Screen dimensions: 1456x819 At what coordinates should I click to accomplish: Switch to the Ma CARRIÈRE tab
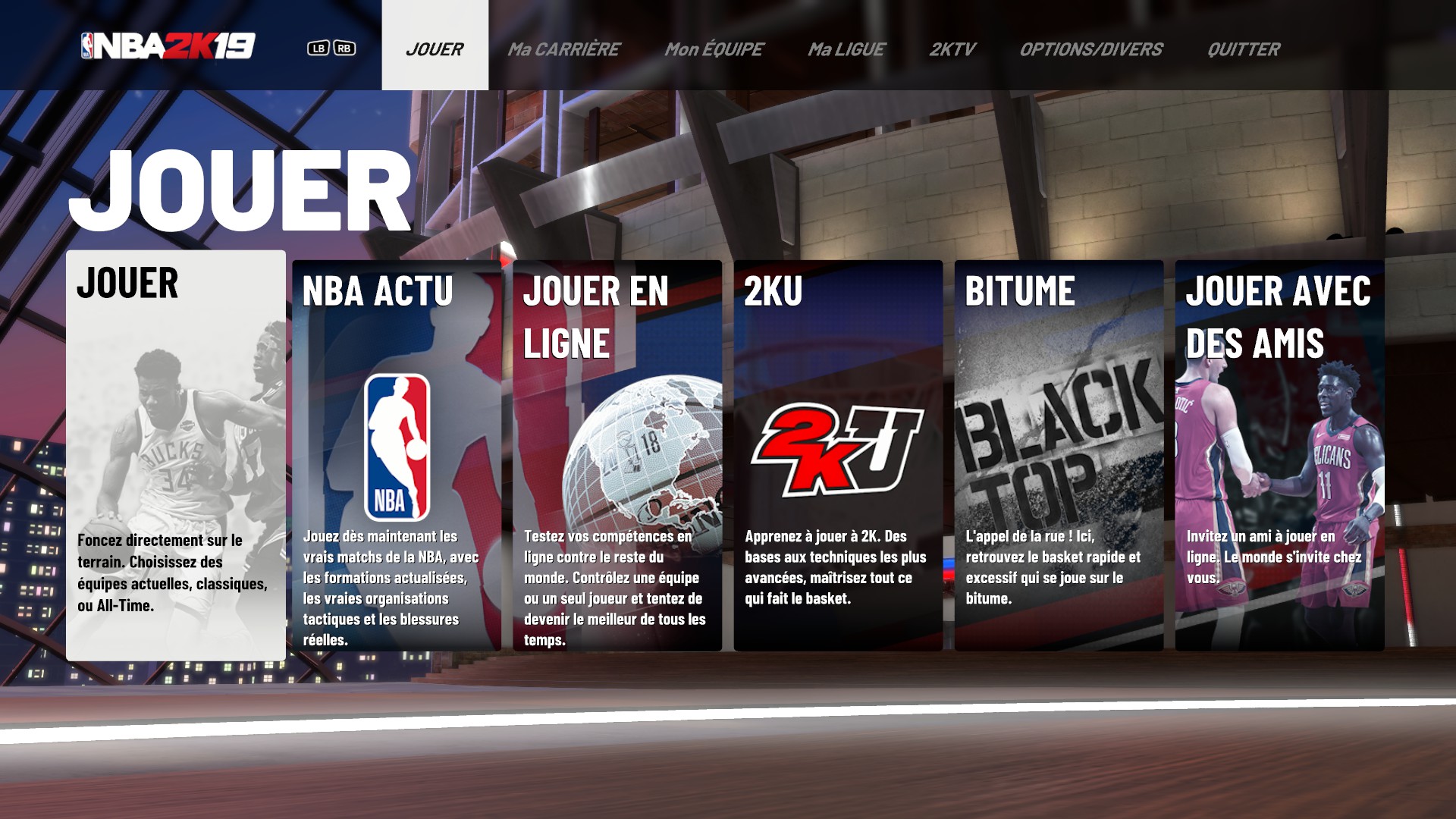coord(563,49)
